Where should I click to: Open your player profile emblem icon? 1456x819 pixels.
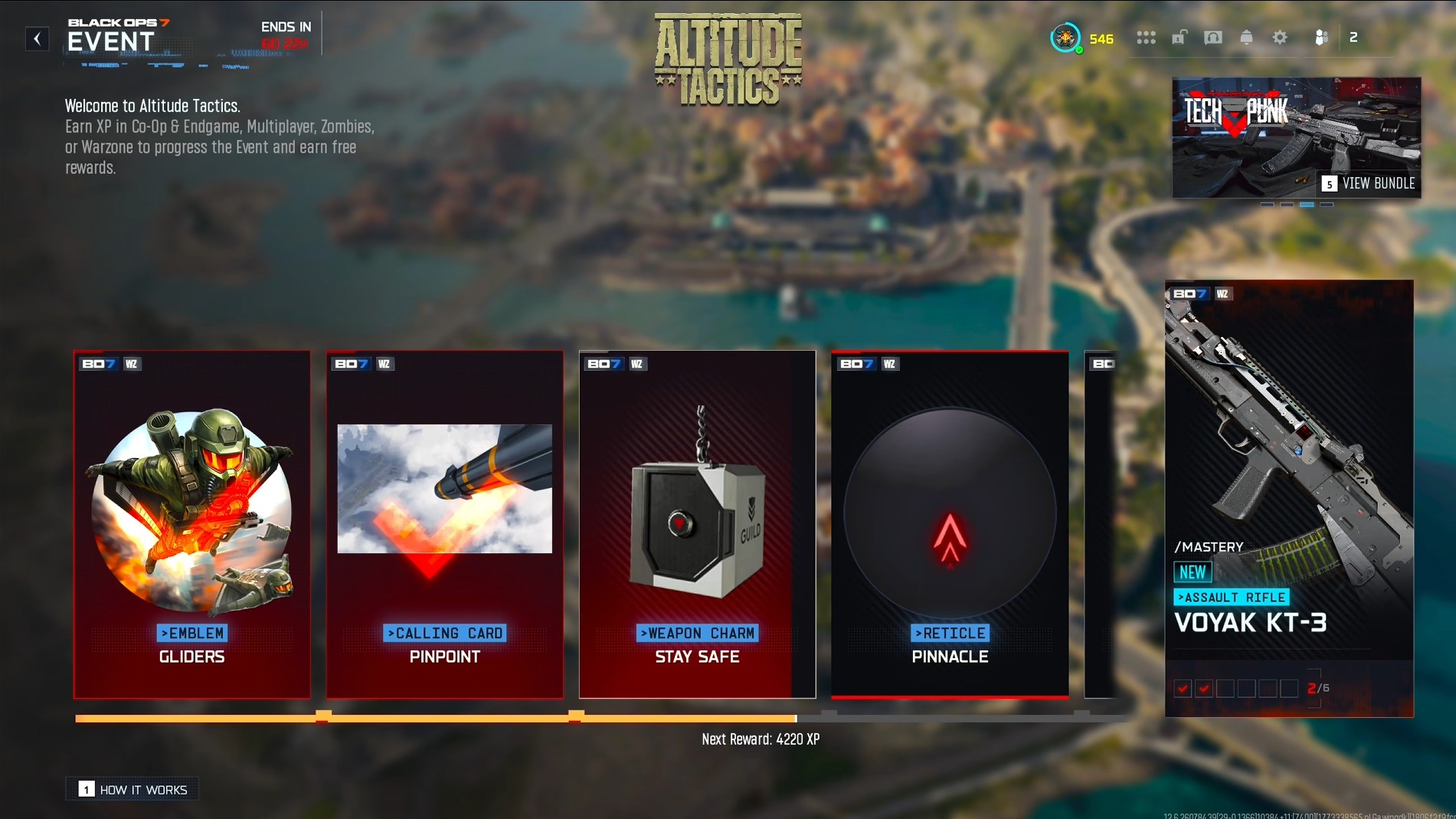(x=1067, y=37)
